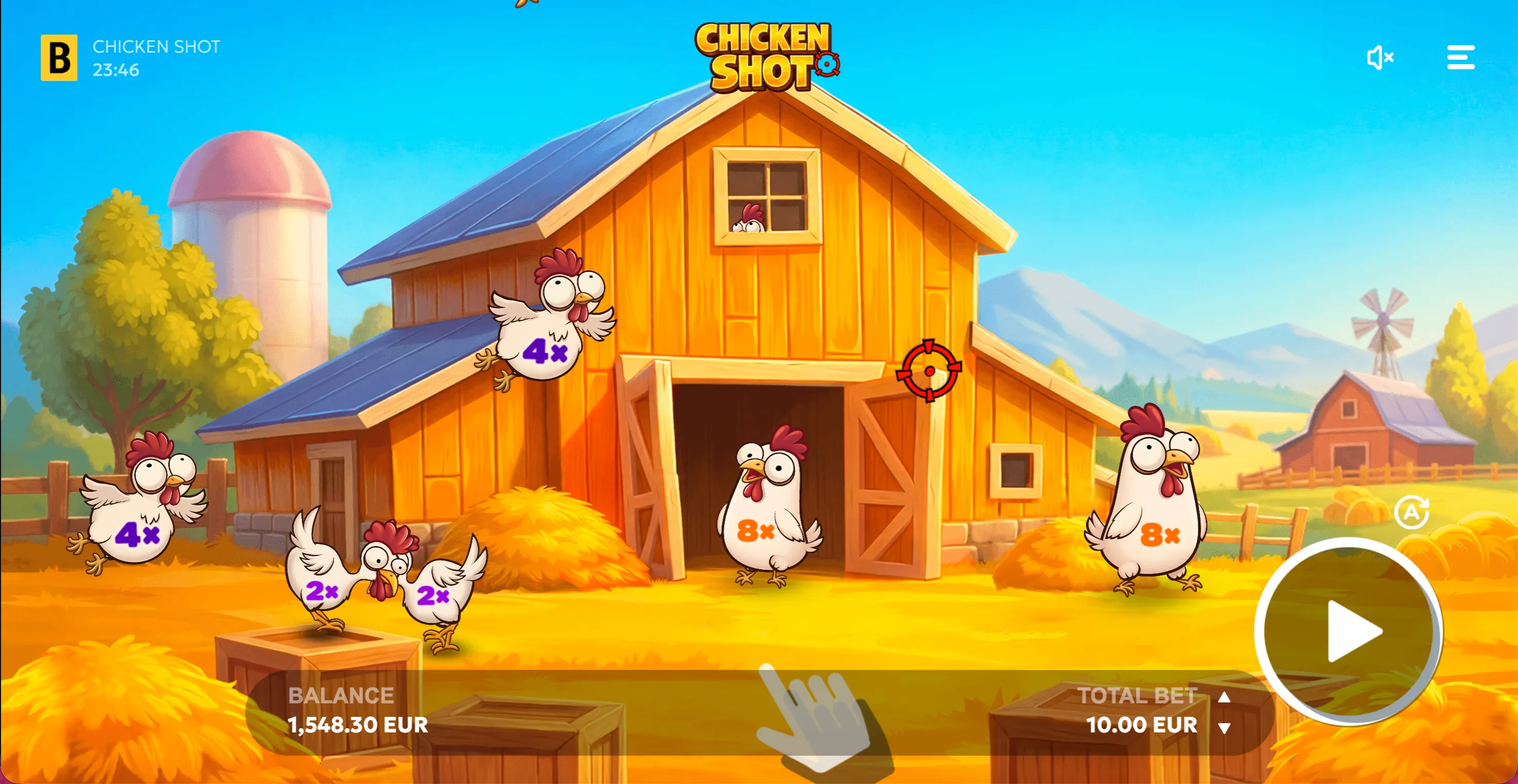Toggle sound off with the speaker icon
The width and height of the screenshot is (1518, 784).
coord(1381,57)
